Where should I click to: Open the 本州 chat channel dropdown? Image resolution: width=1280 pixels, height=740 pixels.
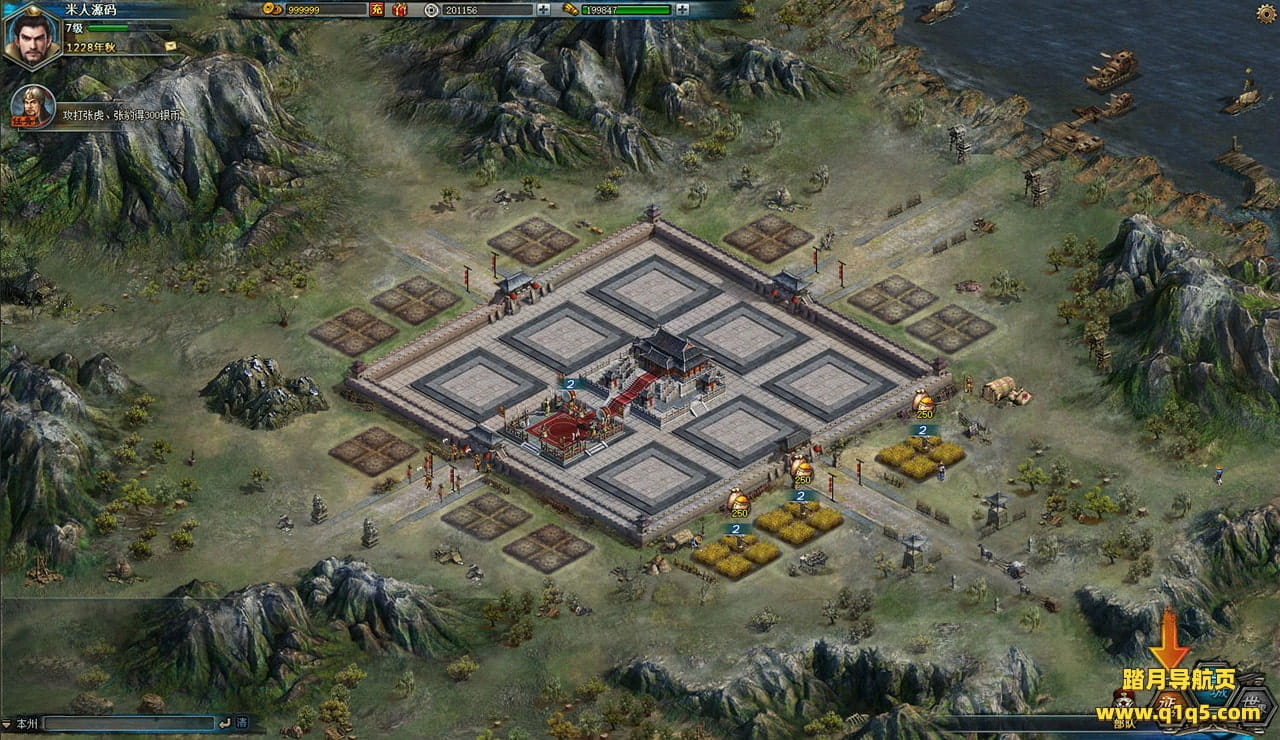22,721
